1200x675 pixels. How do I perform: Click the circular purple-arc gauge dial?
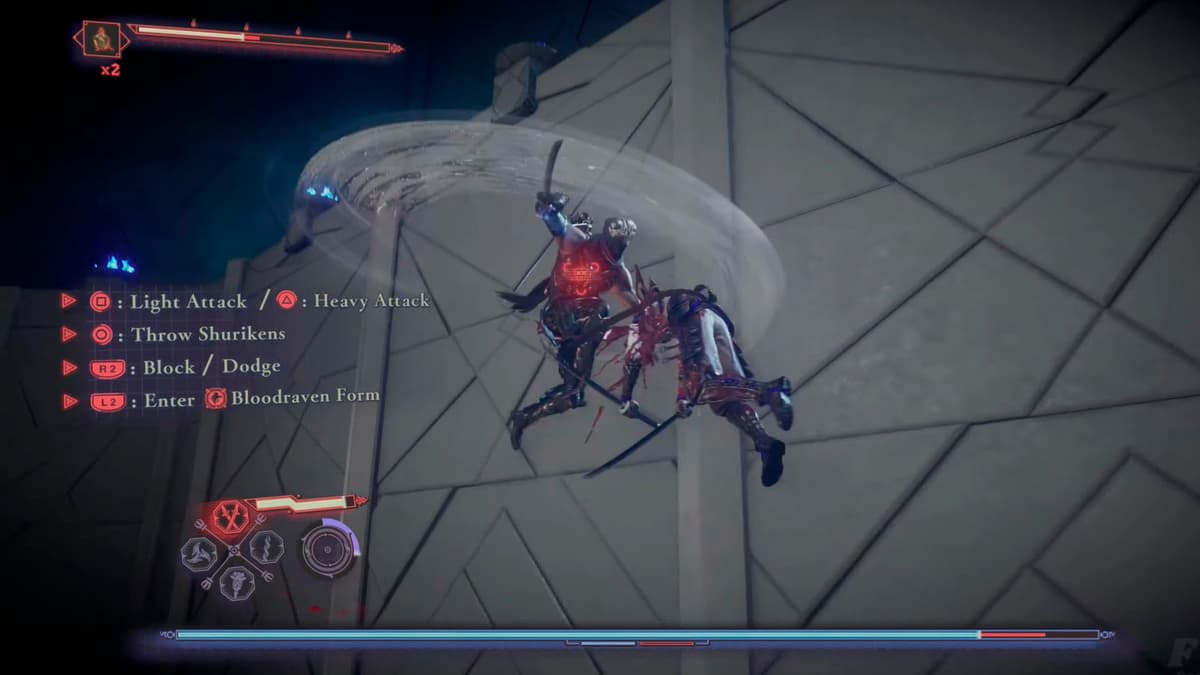click(x=328, y=549)
